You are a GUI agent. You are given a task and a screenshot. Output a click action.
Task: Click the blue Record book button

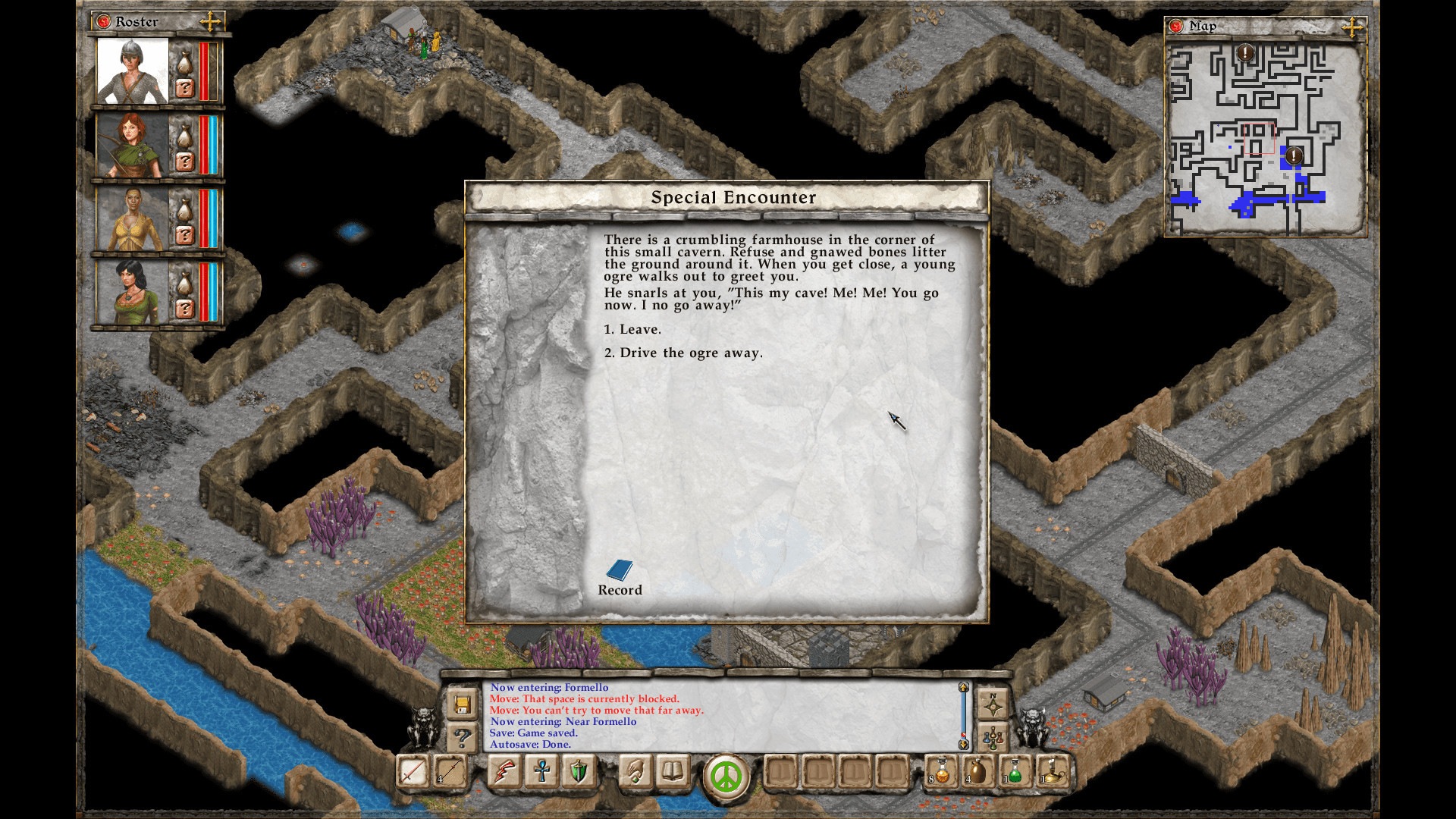(x=620, y=571)
